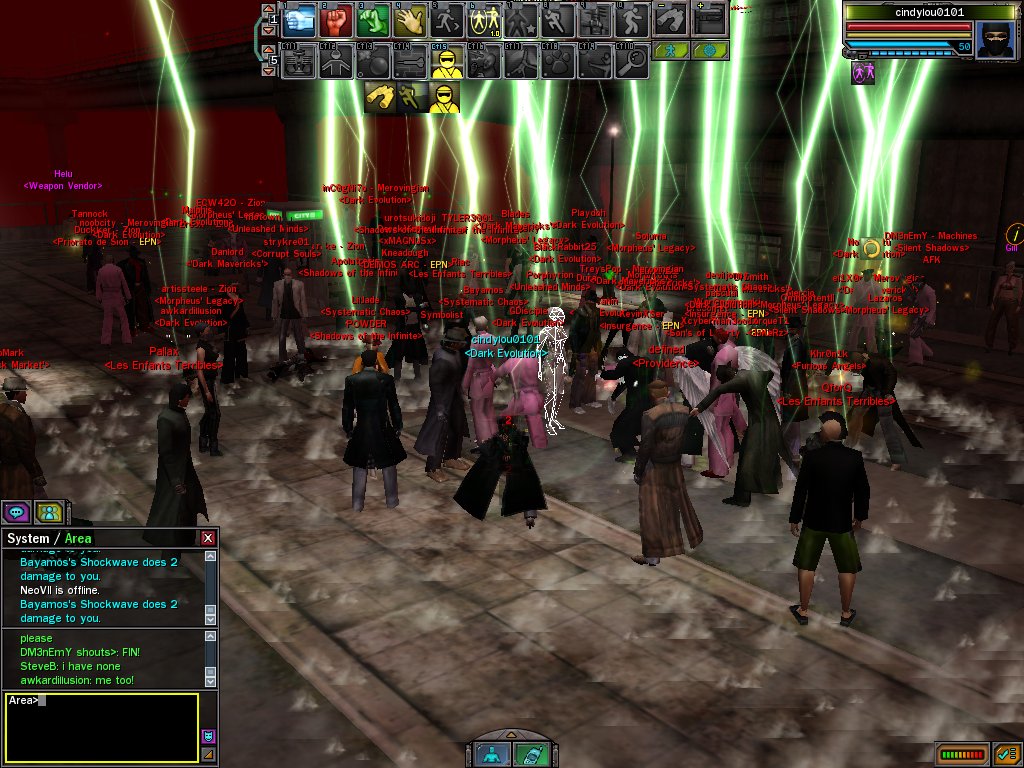Activate the blue fist ability in slot 1
Viewport: 1024px width, 768px height.
pos(302,18)
